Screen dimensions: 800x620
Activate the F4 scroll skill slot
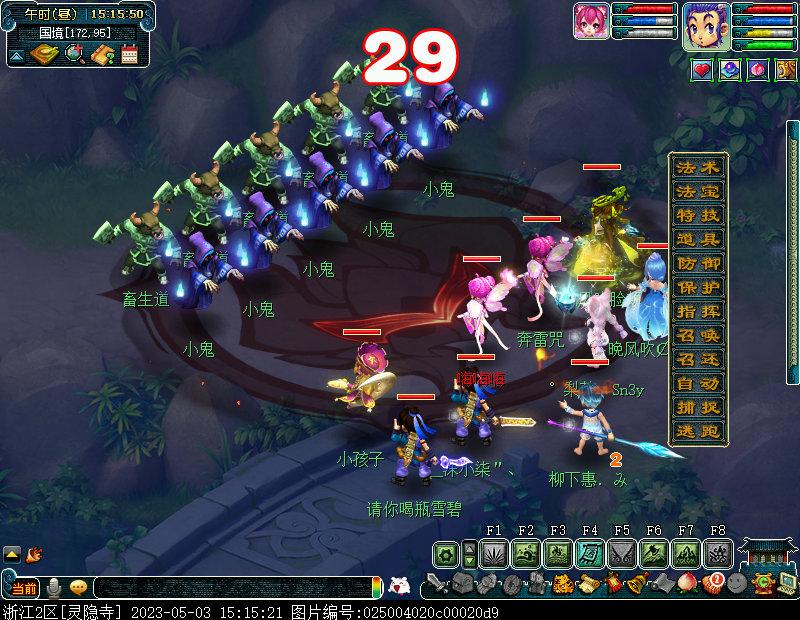click(590, 553)
